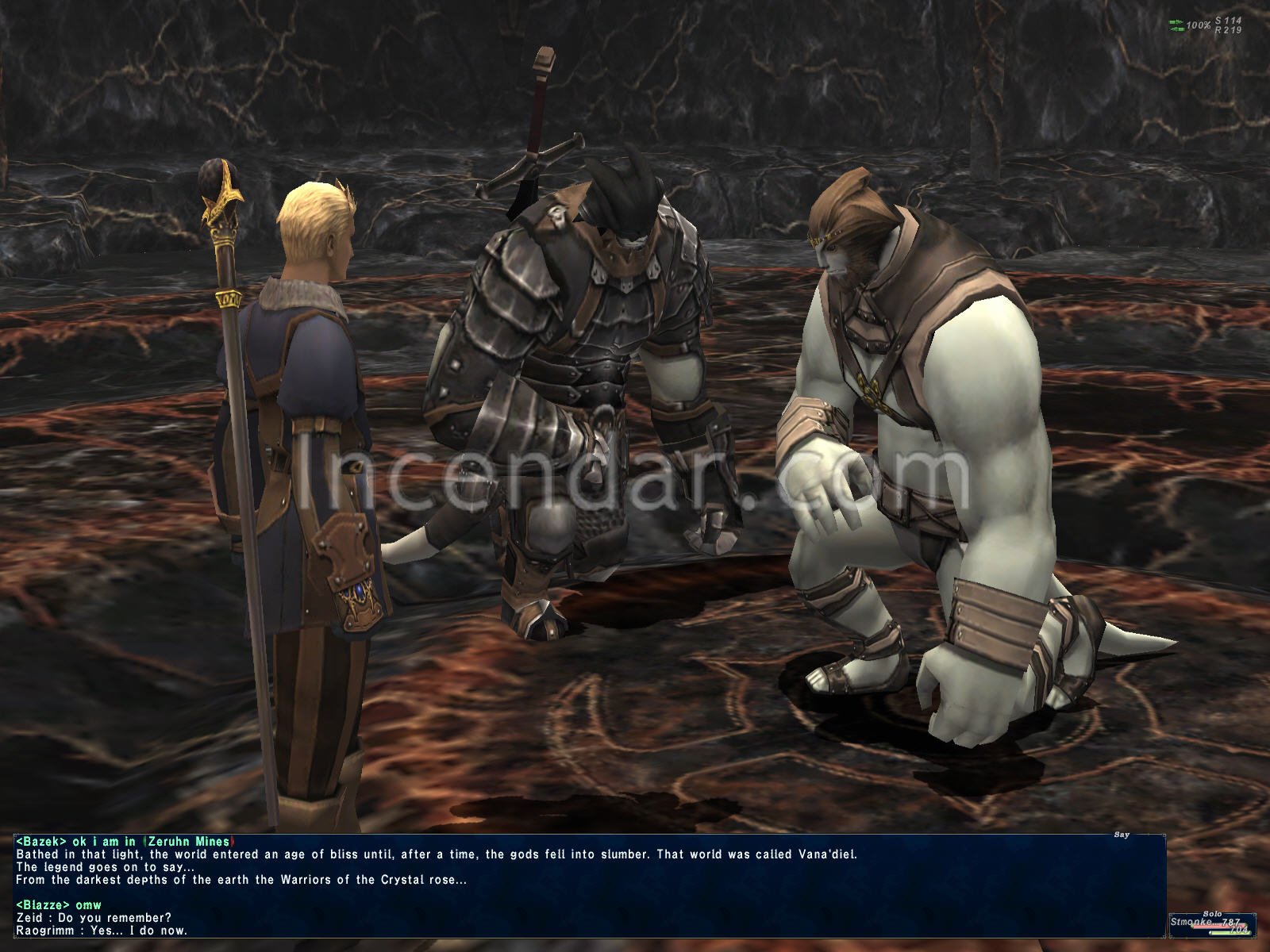Click the Say chat mode label
Viewport: 1270px width, 952px height.
tap(1121, 835)
